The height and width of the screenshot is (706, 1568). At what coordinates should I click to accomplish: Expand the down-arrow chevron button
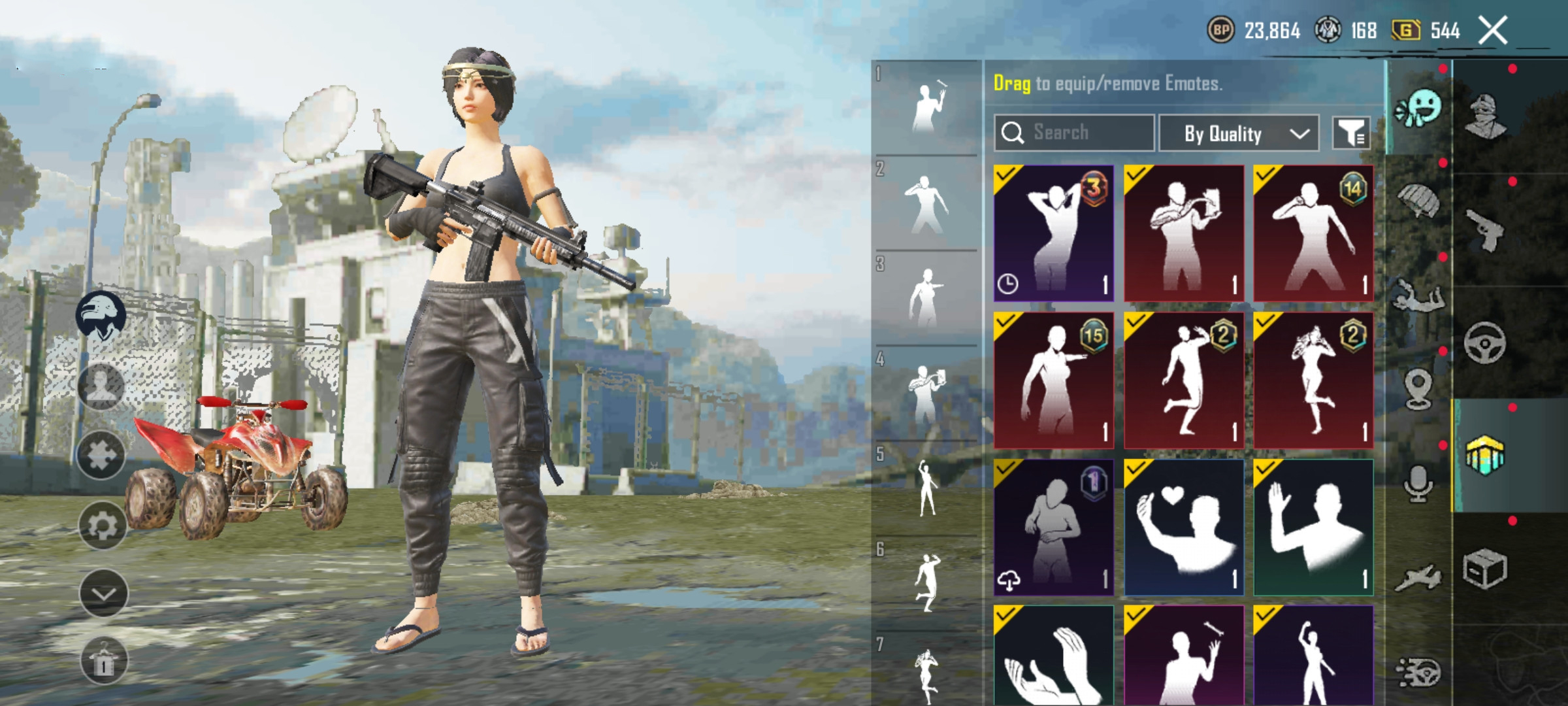pyautogui.click(x=103, y=593)
